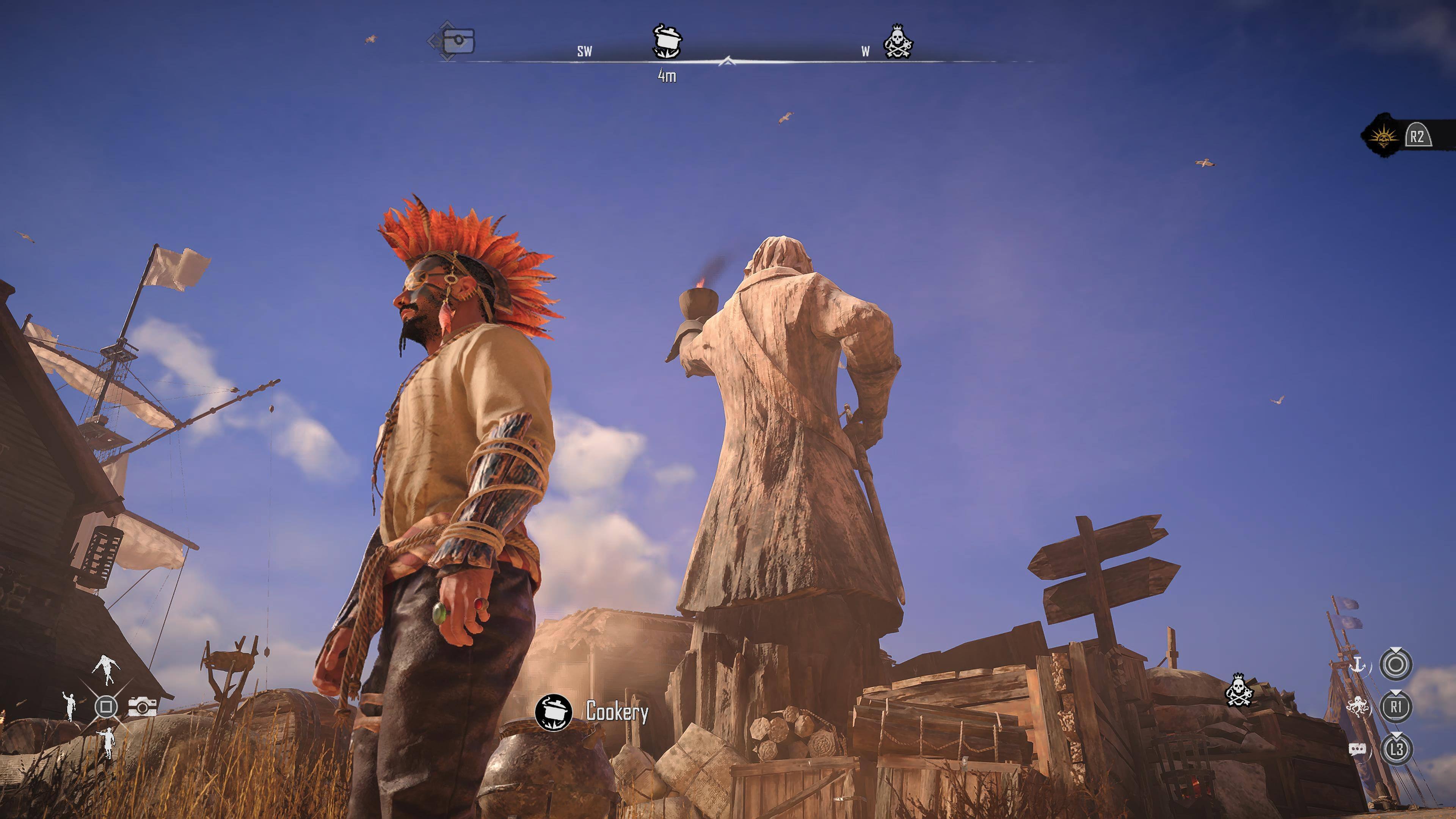Screen dimensions: 1456x819
Task: Select the cooking pot marker on the compass
Action: tap(667, 41)
